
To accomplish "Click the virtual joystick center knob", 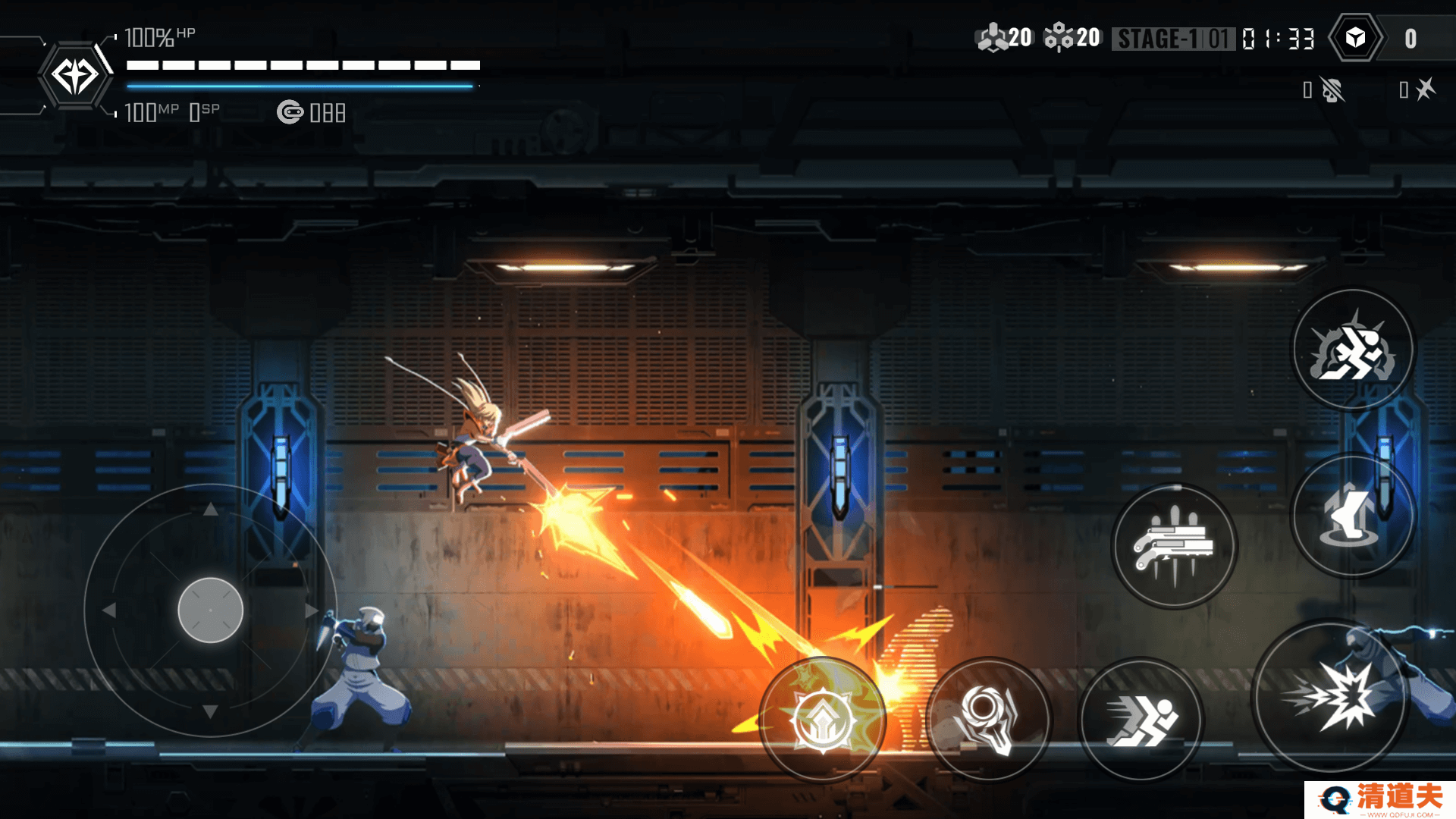I will point(210,610).
